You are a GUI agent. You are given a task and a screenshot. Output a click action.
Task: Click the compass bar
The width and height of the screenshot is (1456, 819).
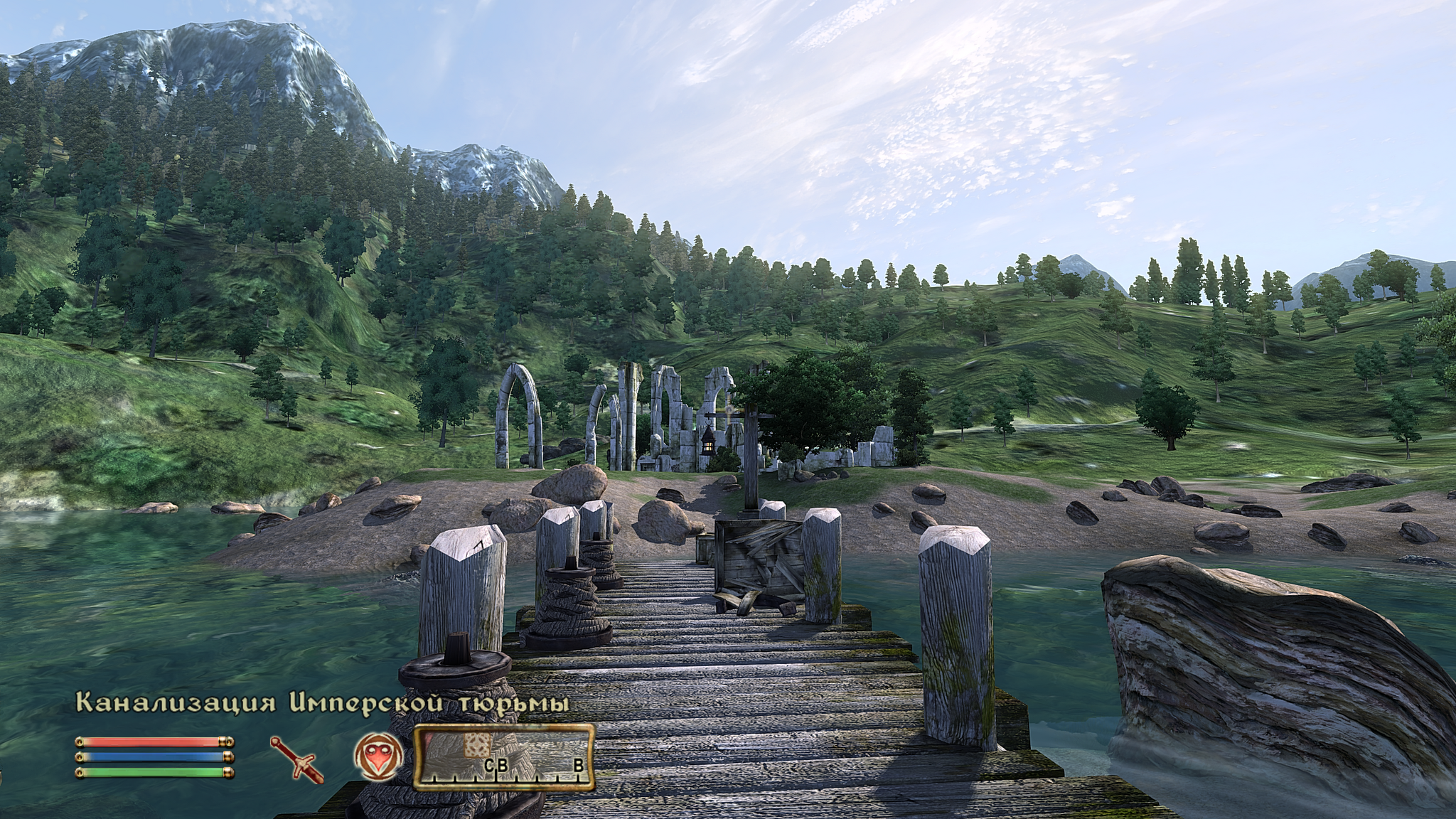tap(504, 759)
